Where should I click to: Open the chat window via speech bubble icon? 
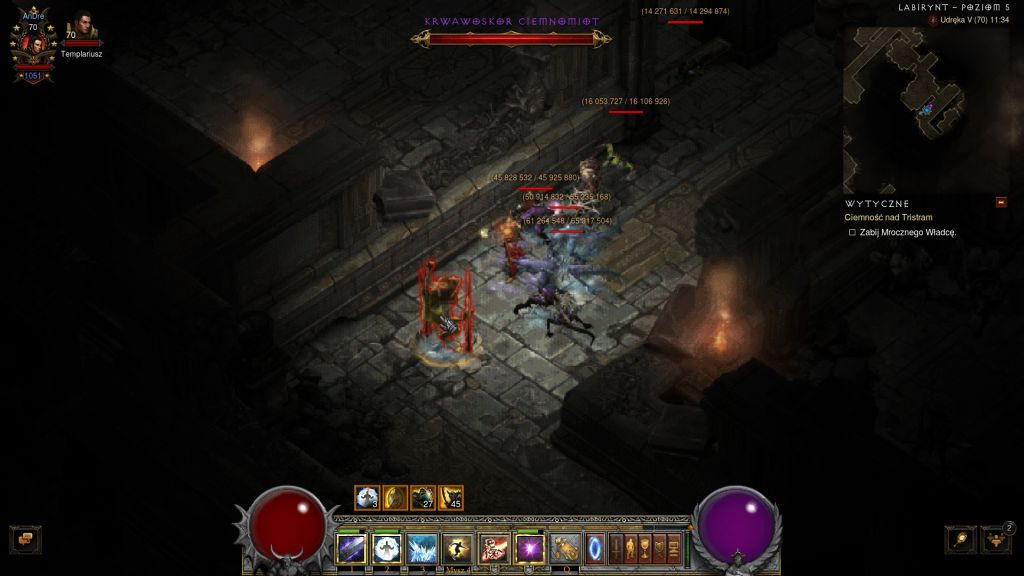pos(24,539)
